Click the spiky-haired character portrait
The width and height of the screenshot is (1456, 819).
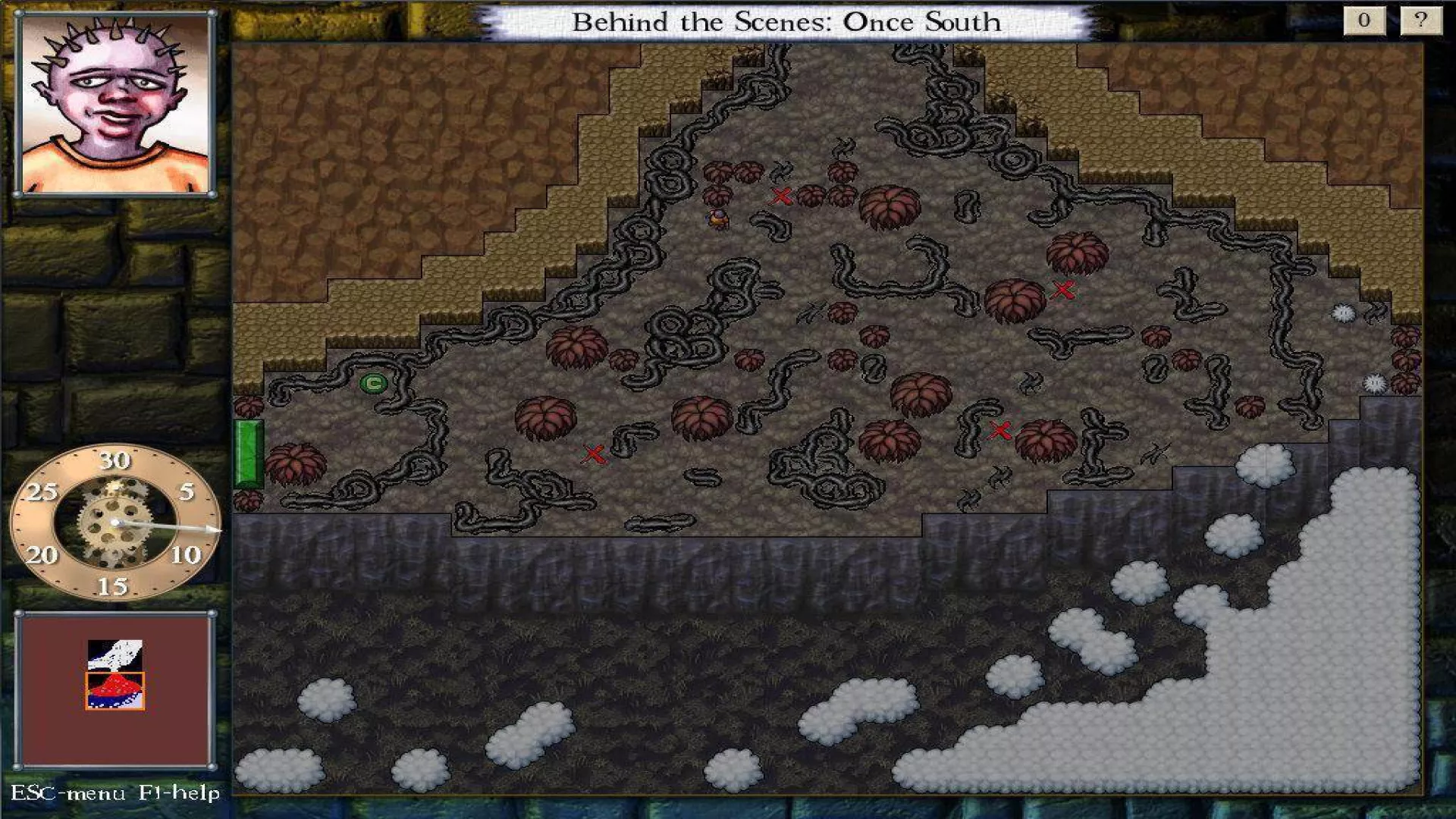pos(115,105)
